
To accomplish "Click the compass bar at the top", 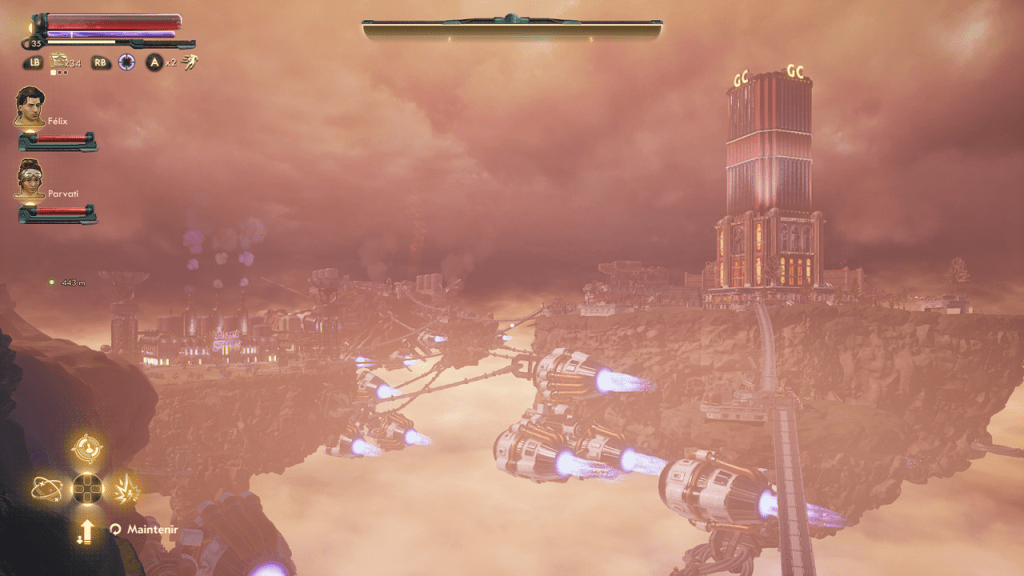I will pyautogui.click(x=512, y=28).
